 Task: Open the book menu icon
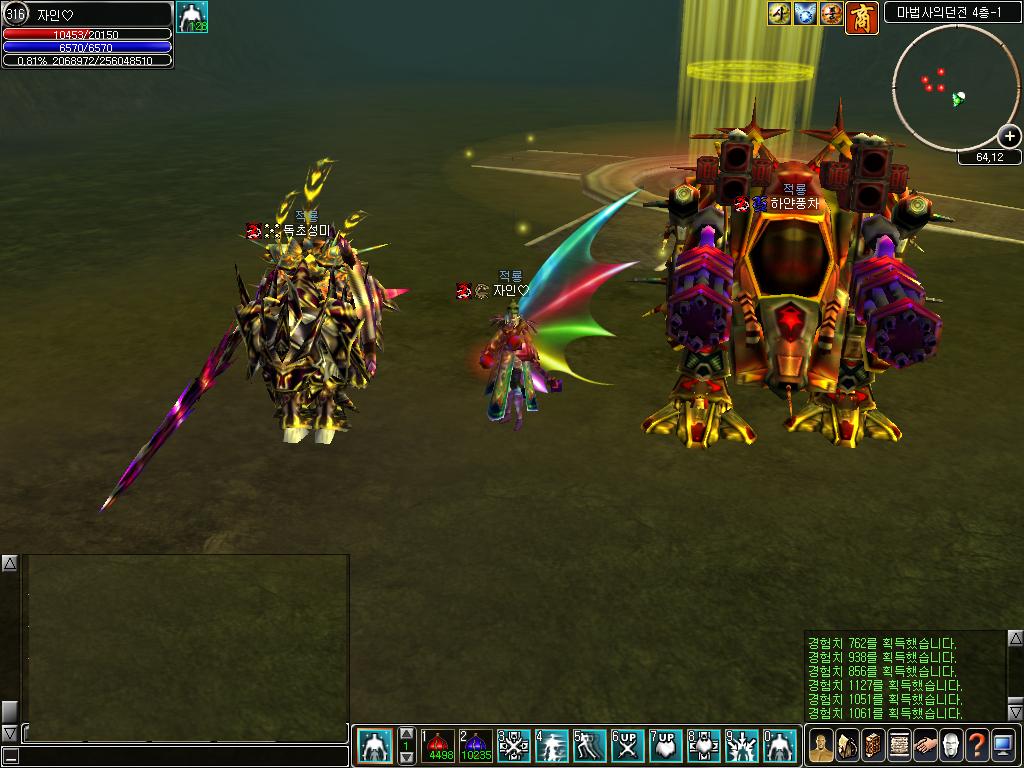pyautogui.click(x=872, y=745)
